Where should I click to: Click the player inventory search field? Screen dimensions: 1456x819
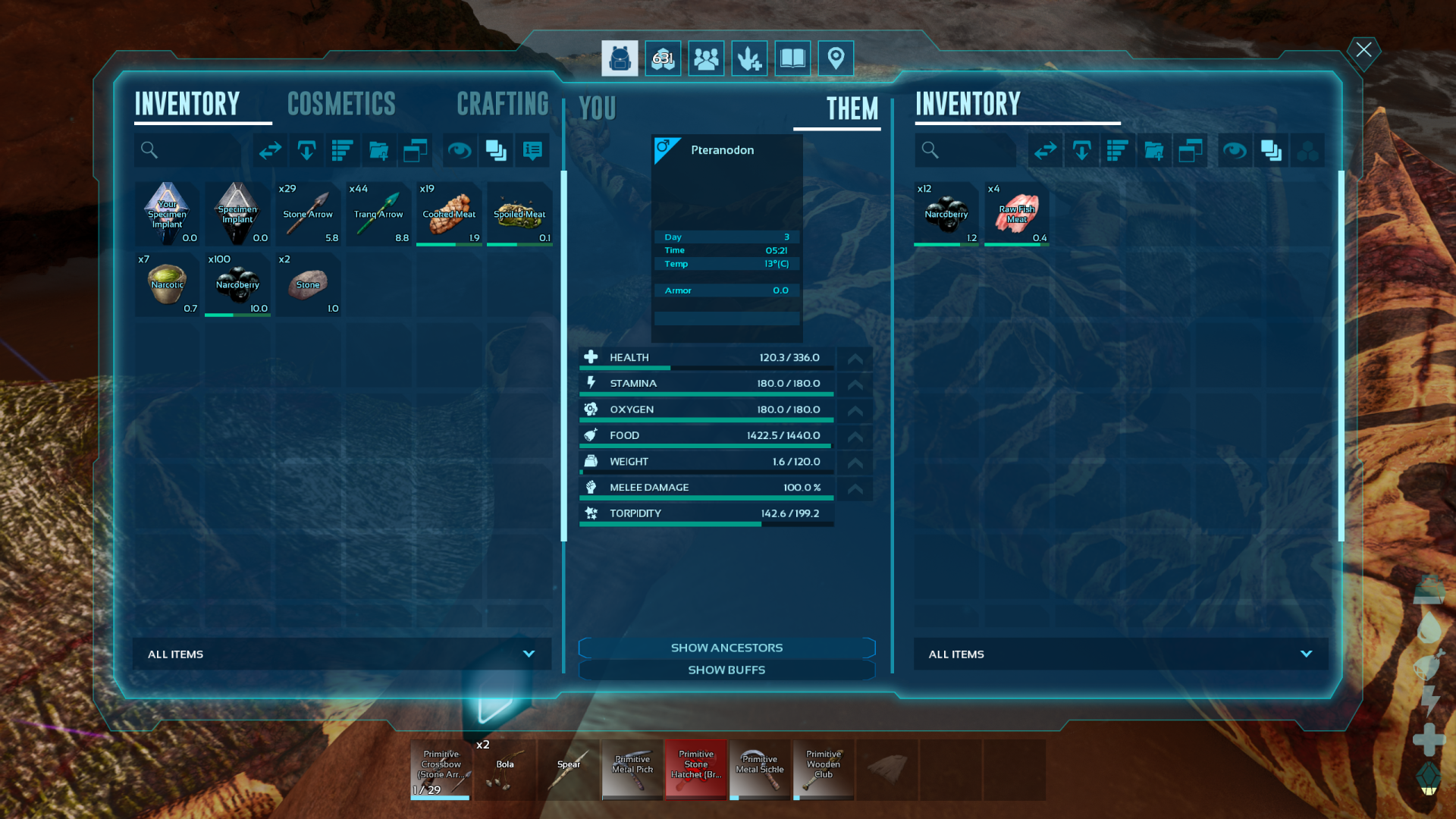[x=190, y=150]
